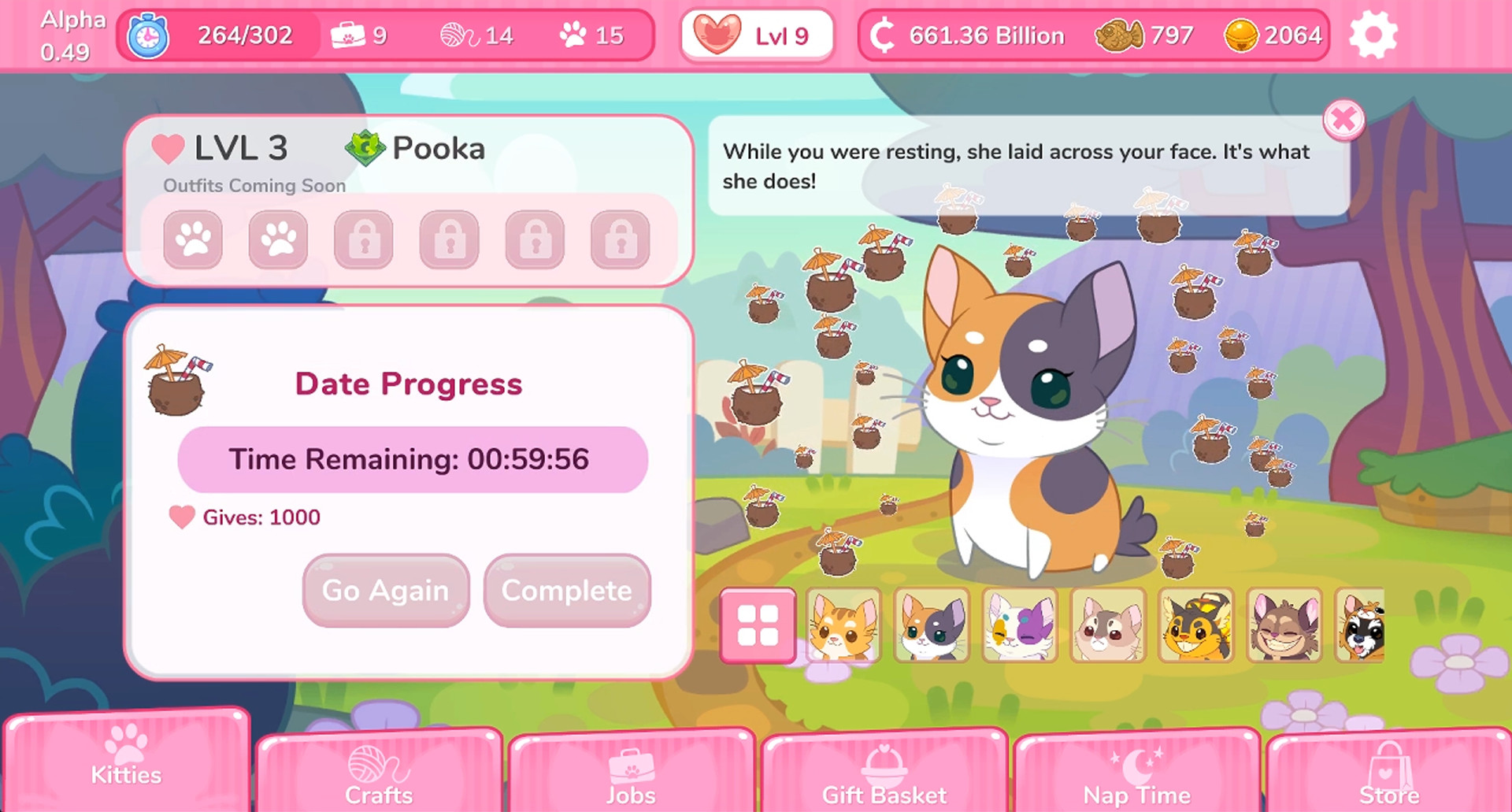Click the Time Remaining progress bar
The width and height of the screenshot is (1512, 812).
(x=413, y=460)
